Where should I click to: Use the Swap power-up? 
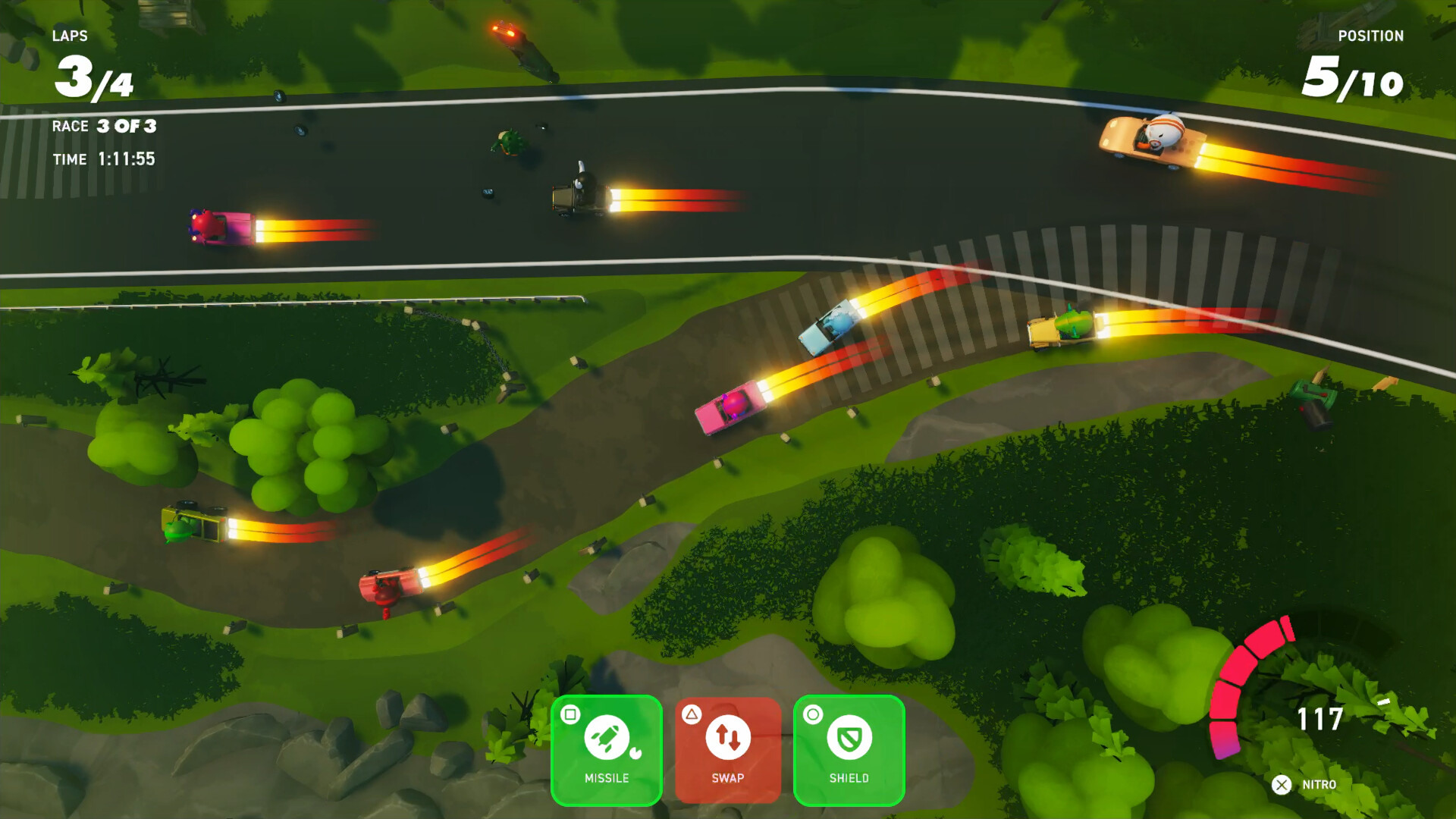click(x=728, y=749)
